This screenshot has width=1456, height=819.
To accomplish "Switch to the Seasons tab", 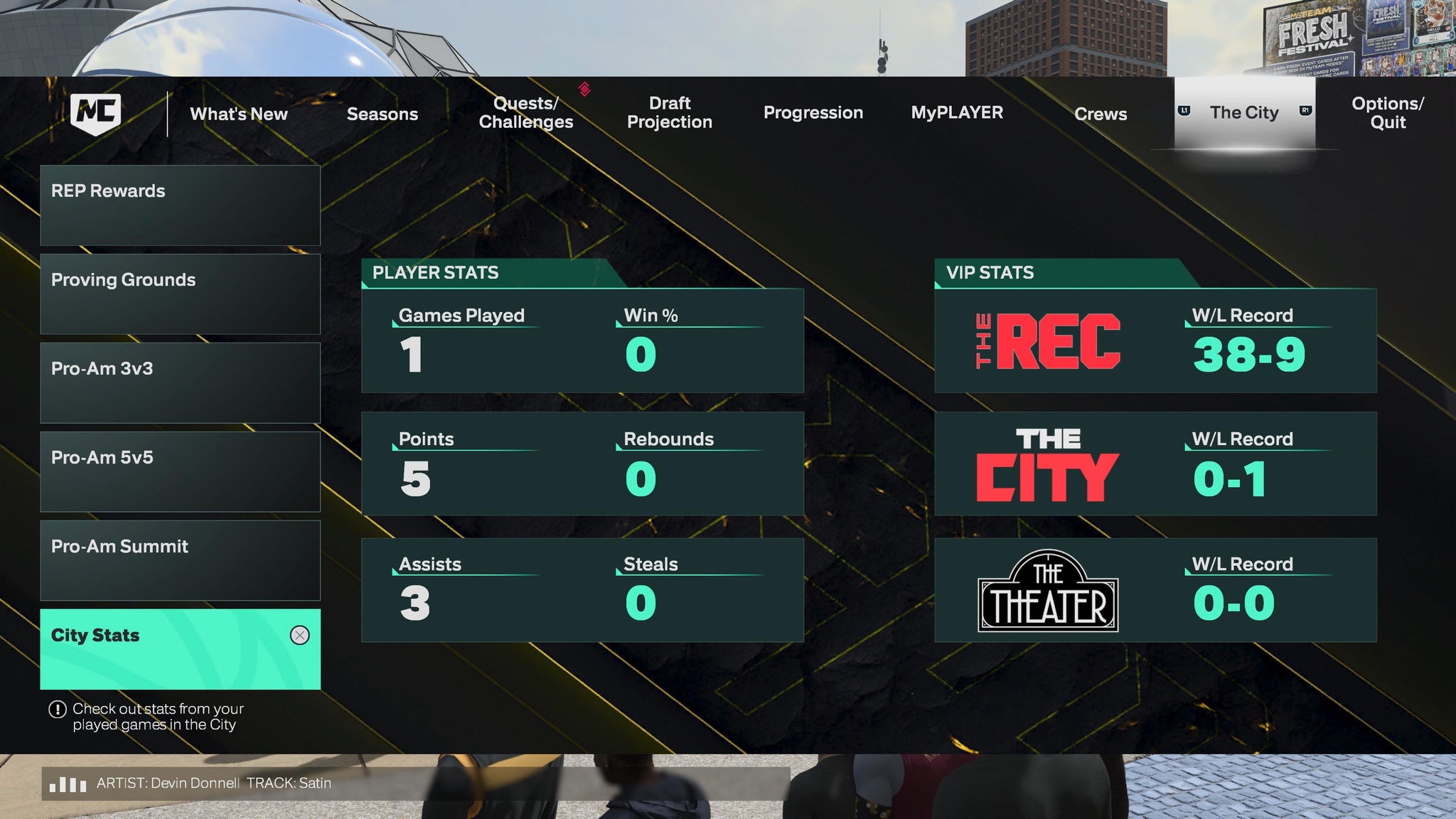I will tap(382, 114).
